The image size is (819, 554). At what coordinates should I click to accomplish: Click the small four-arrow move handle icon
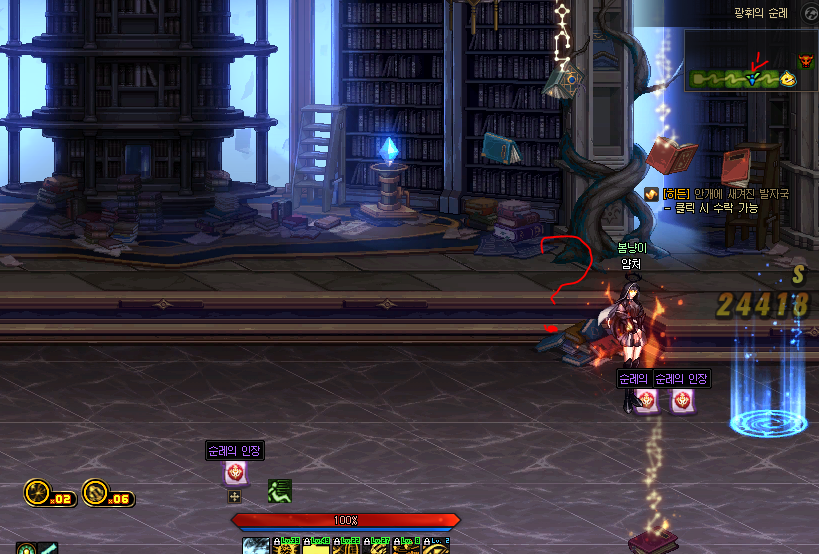click(x=235, y=496)
